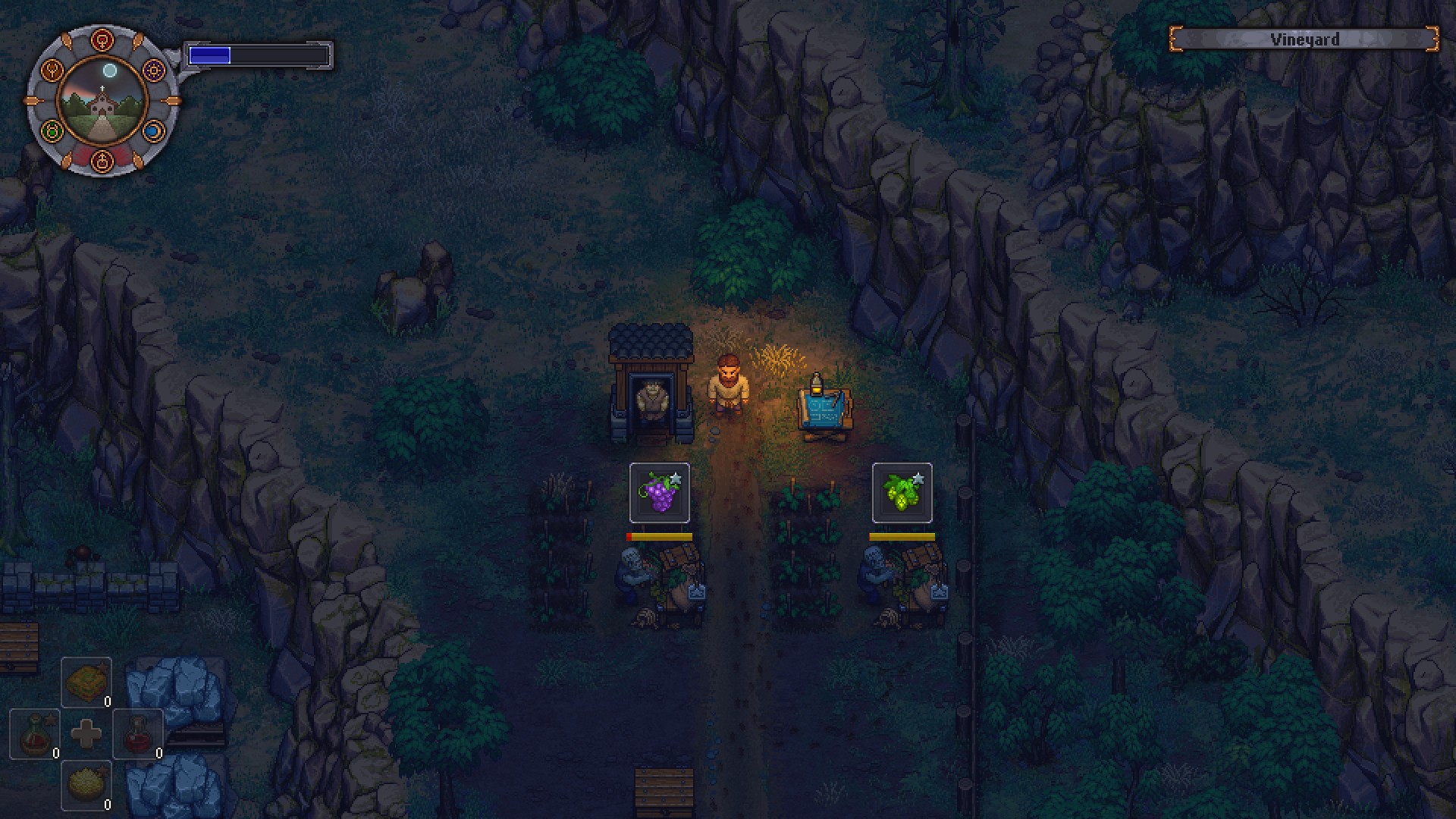Click the Vineyard zone title banner

click(x=1303, y=40)
